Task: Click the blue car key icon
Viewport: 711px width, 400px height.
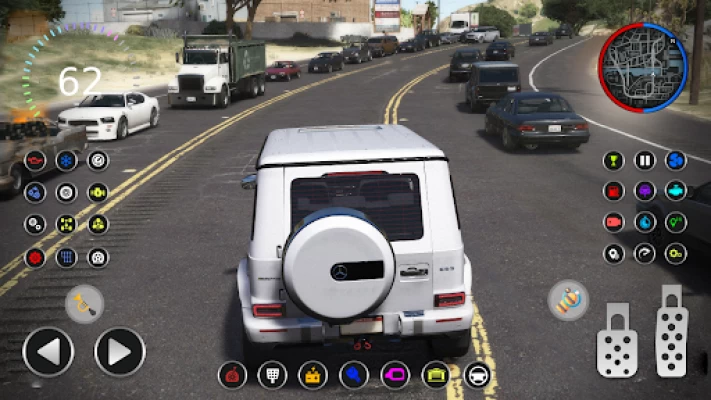Action: (354, 375)
